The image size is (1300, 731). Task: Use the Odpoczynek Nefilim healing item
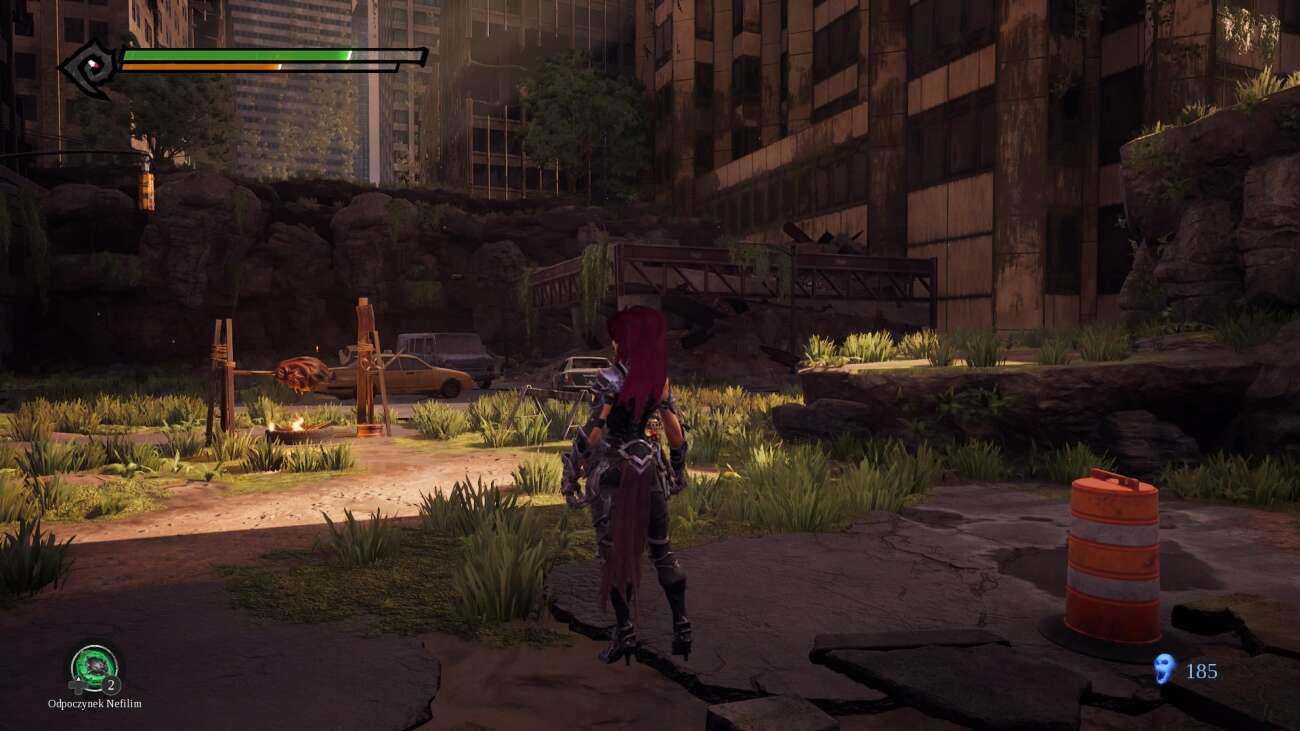(x=94, y=667)
